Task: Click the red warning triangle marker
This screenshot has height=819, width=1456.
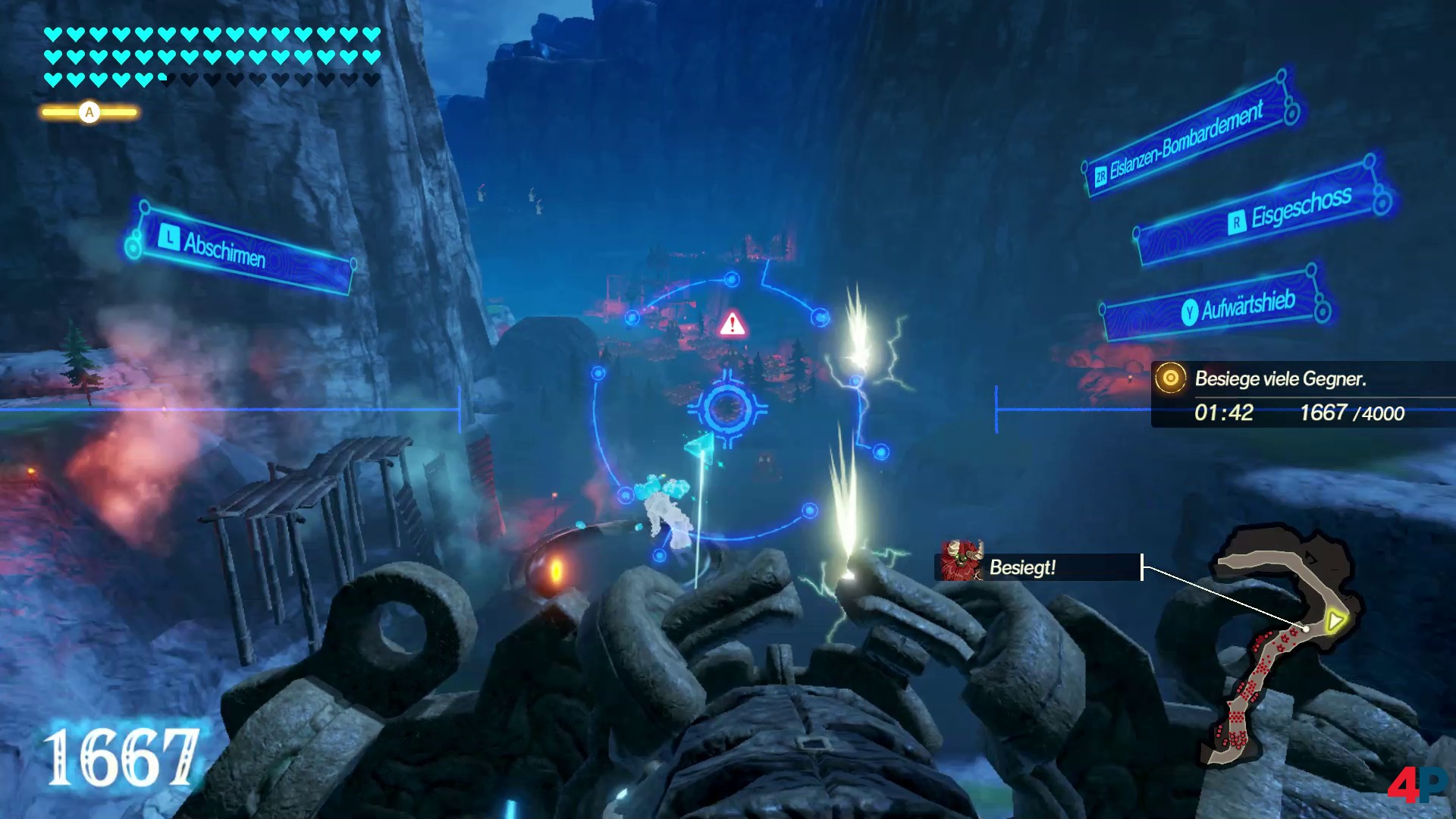Action: tap(733, 325)
